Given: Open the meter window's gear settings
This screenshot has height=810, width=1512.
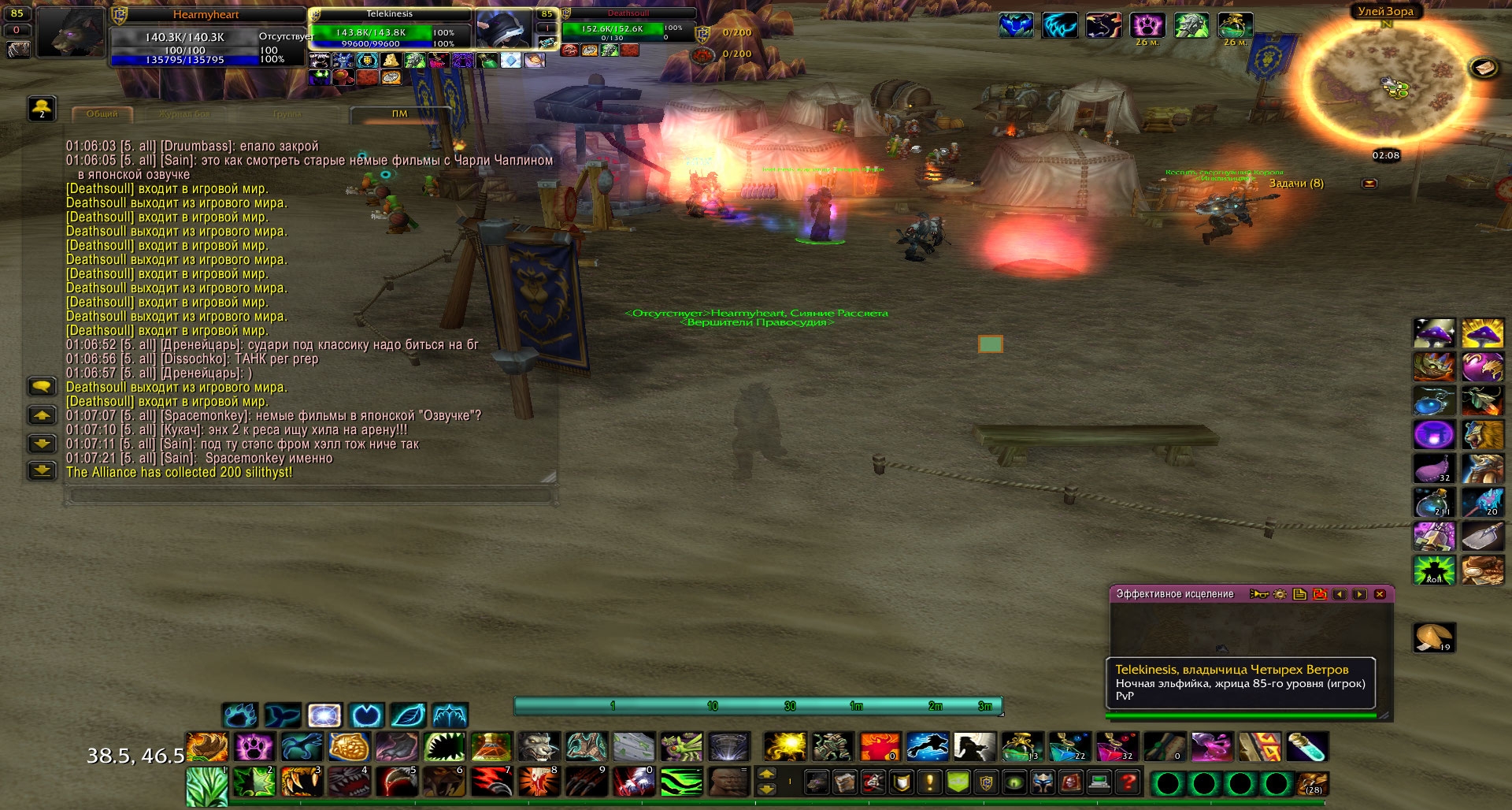Looking at the screenshot, I should [x=1280, y=594].
